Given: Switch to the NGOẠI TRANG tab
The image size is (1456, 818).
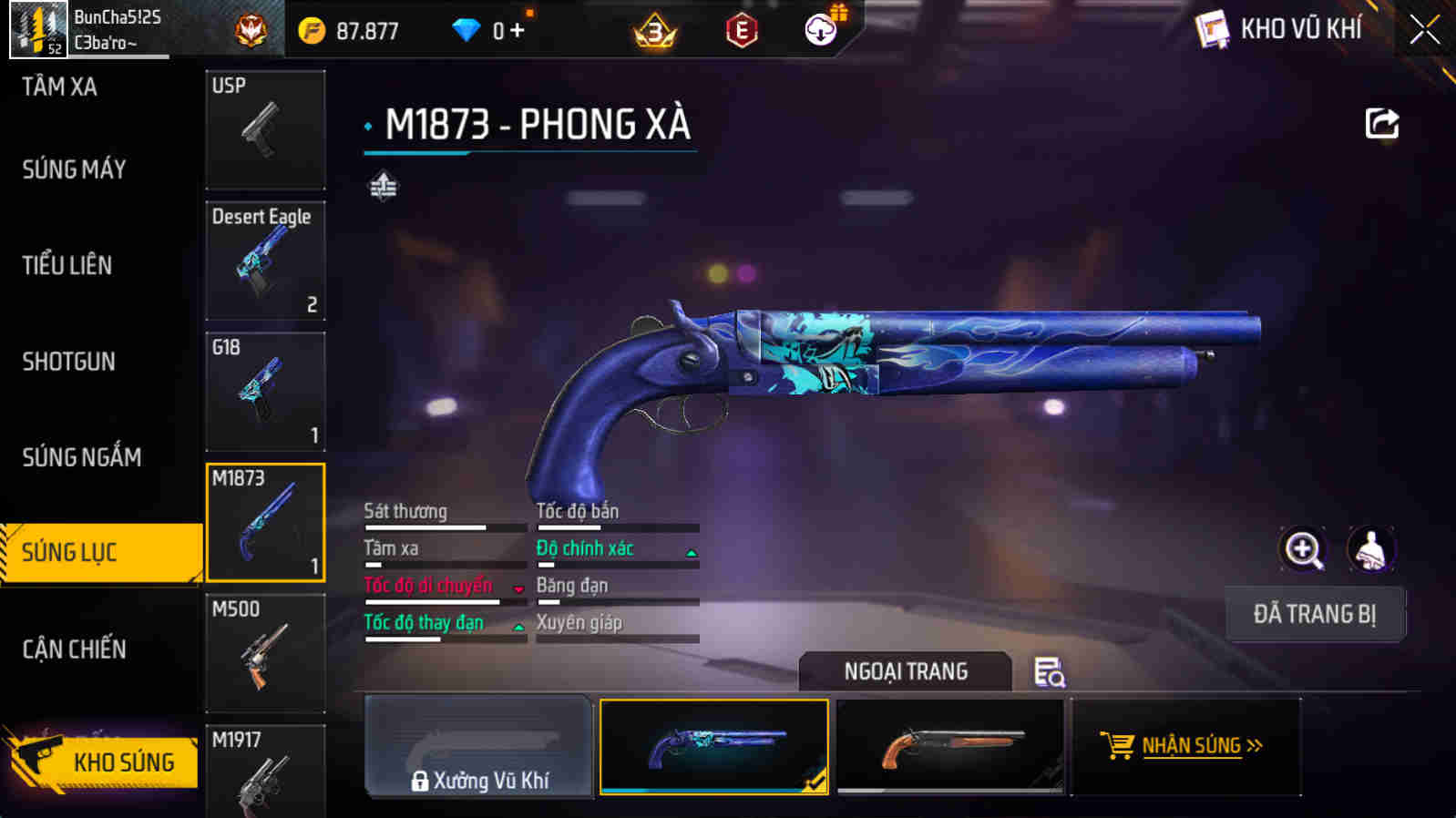Looking at the screenshot, I should [x=905, y=671].
